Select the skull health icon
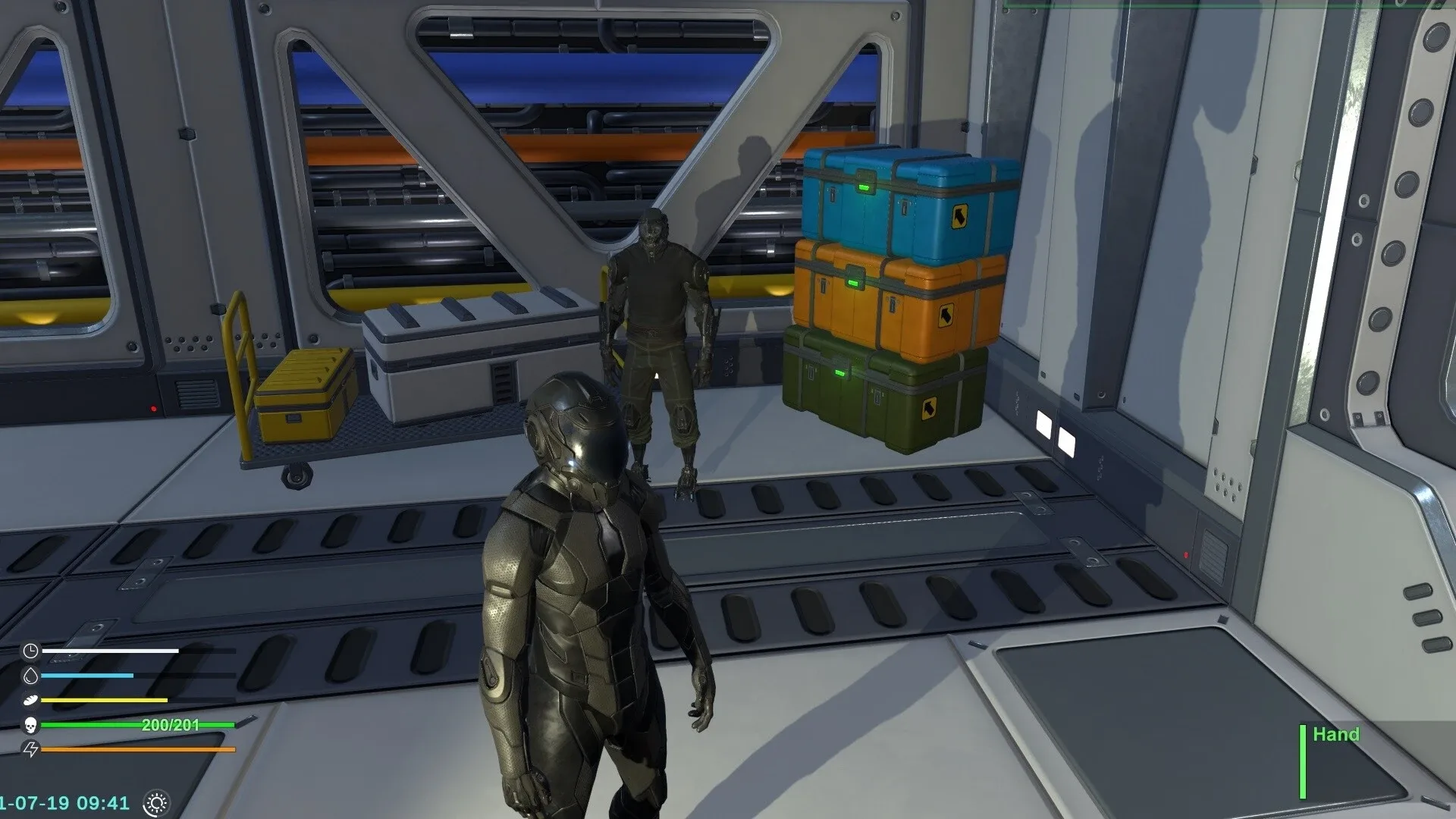Viewport: 1456px width, 819px height. click(x=31, y=726)
